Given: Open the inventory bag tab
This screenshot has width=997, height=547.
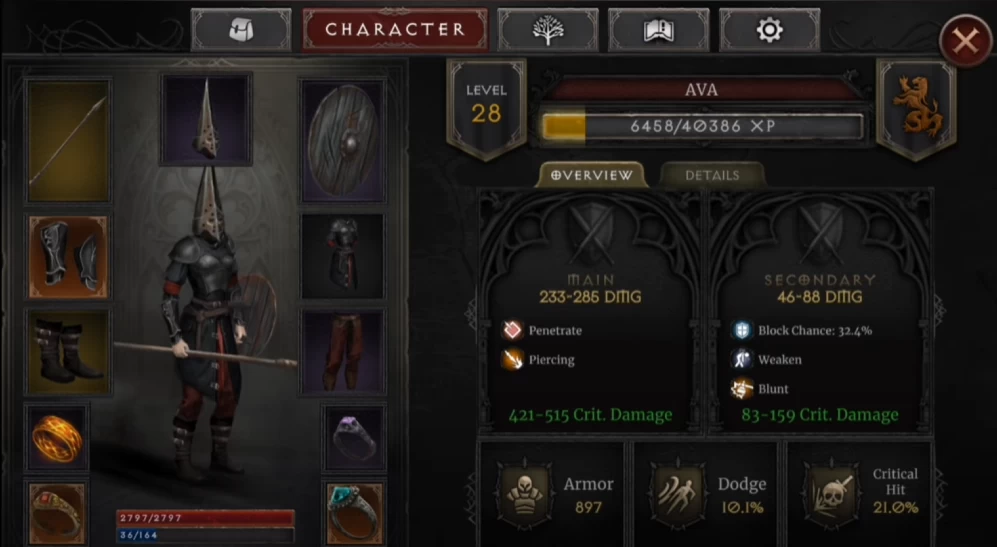Looking at the screenshot, I should click(240, 30).
